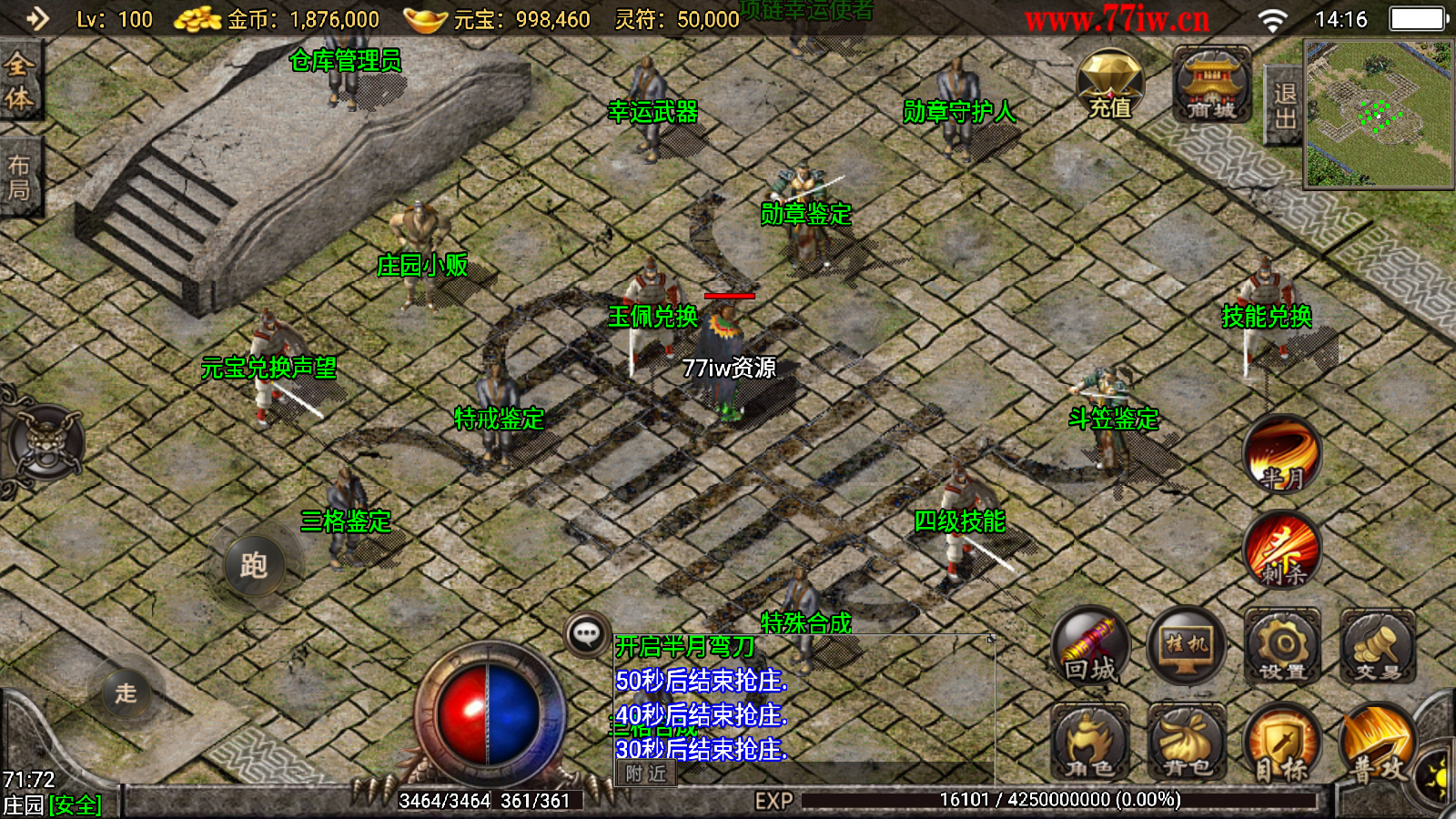The height and width of the screenshot is (819, 1456).
Task: Open the 交易 trade window
Action: coord(1378,646)
